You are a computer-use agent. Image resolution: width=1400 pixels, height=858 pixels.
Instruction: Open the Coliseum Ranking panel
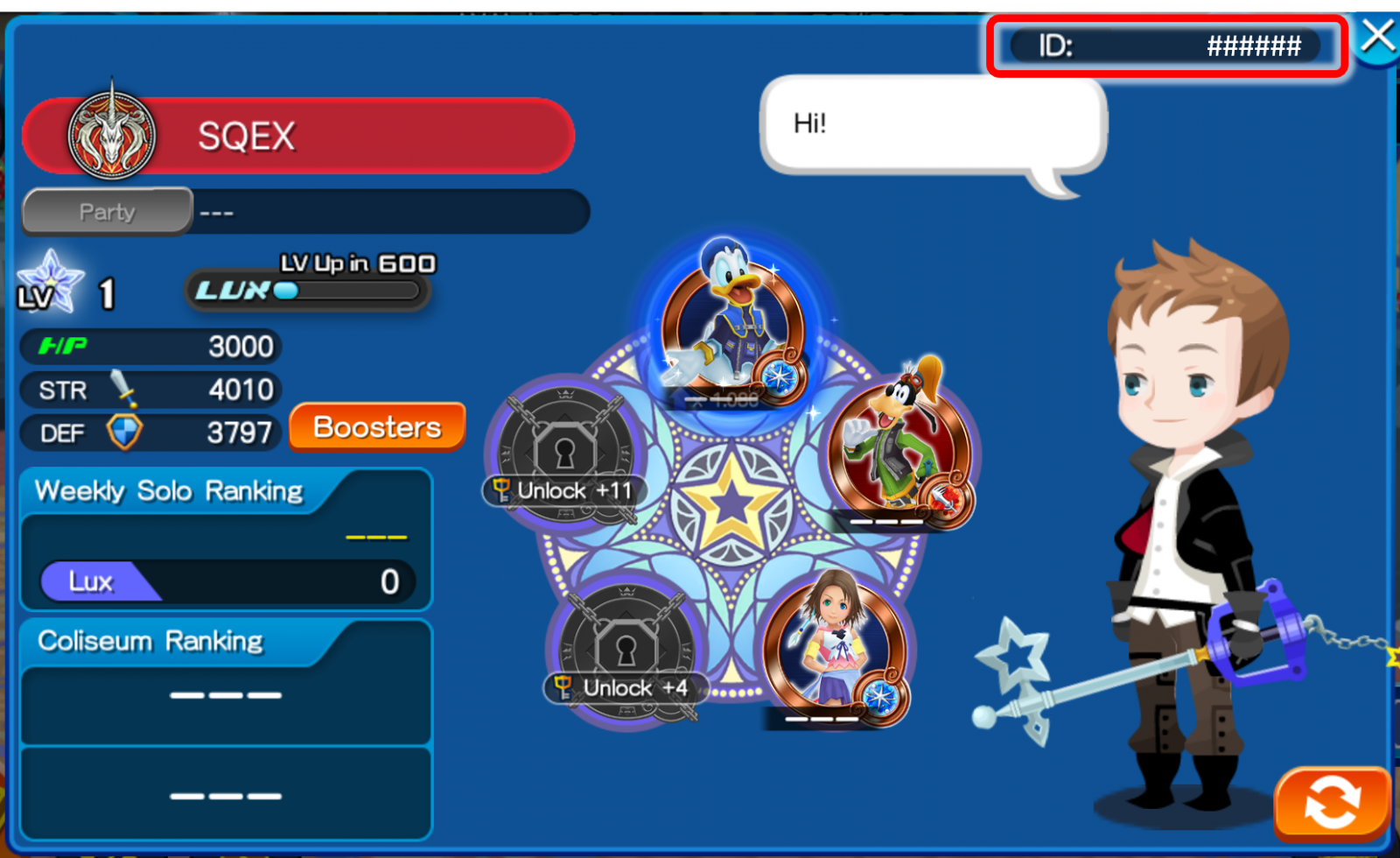tap(226, 683)
